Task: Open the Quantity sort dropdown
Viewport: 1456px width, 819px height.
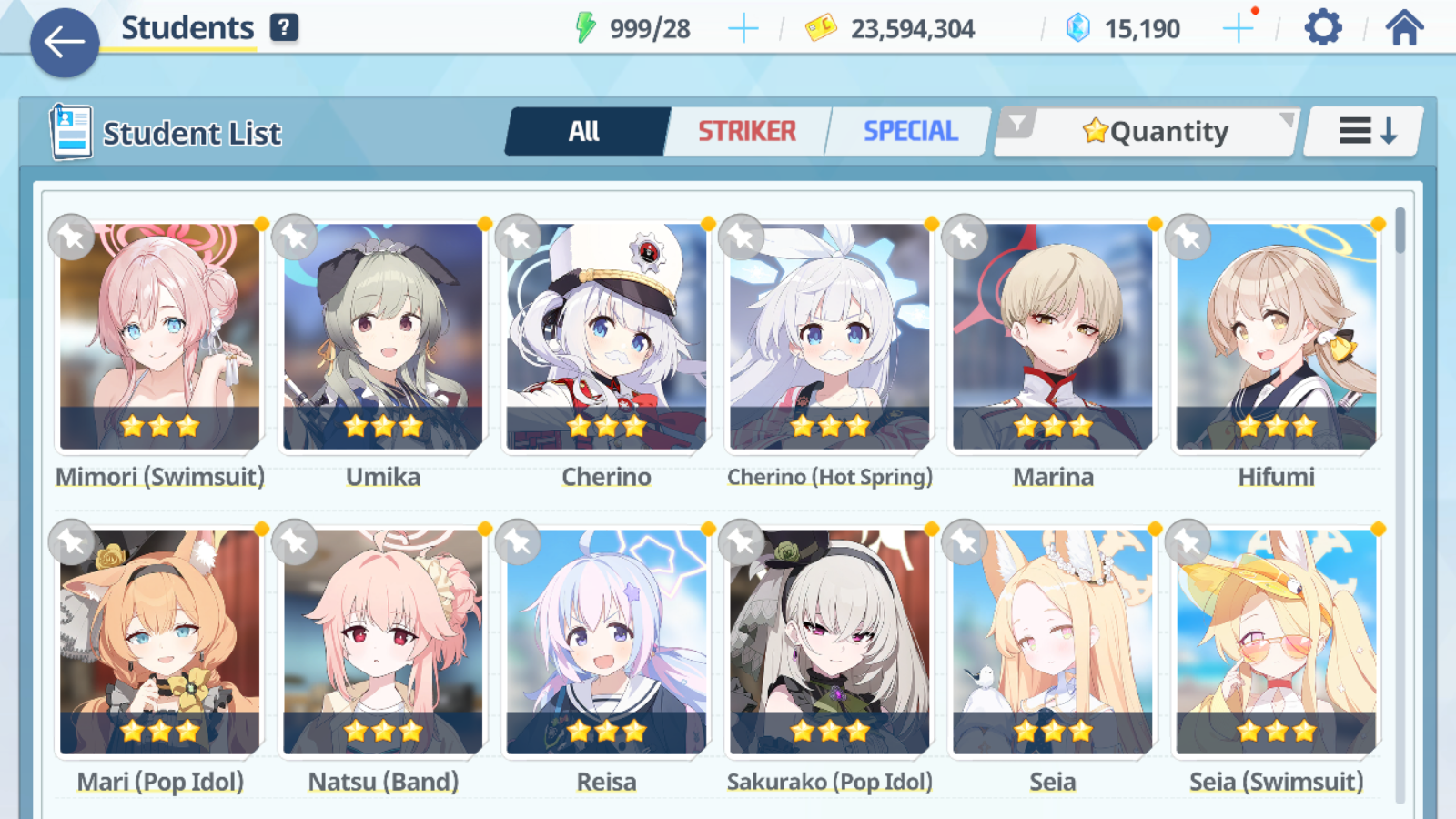Action: 1156,131
